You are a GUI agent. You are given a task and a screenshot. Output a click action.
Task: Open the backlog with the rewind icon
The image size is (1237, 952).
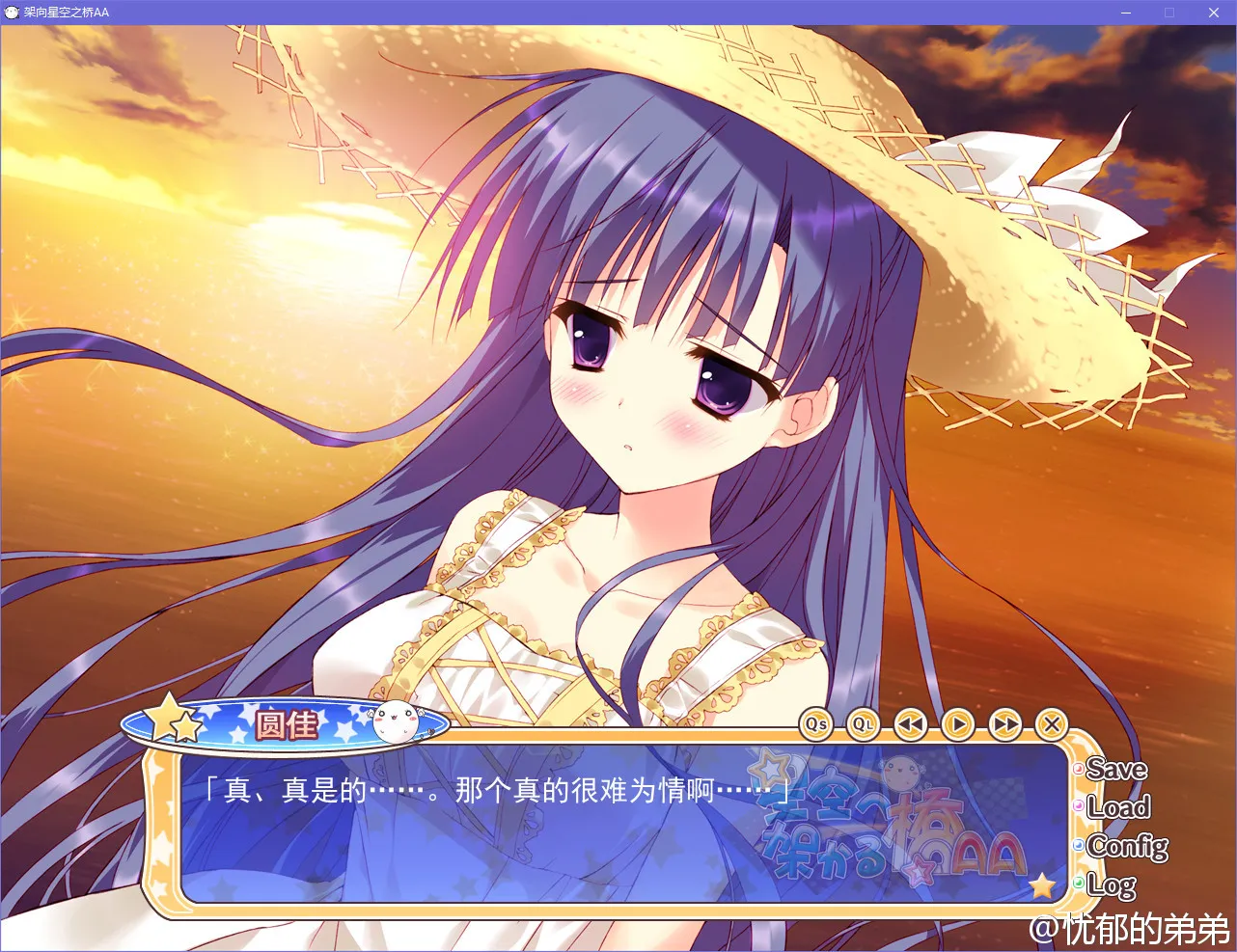pos(910,725)
